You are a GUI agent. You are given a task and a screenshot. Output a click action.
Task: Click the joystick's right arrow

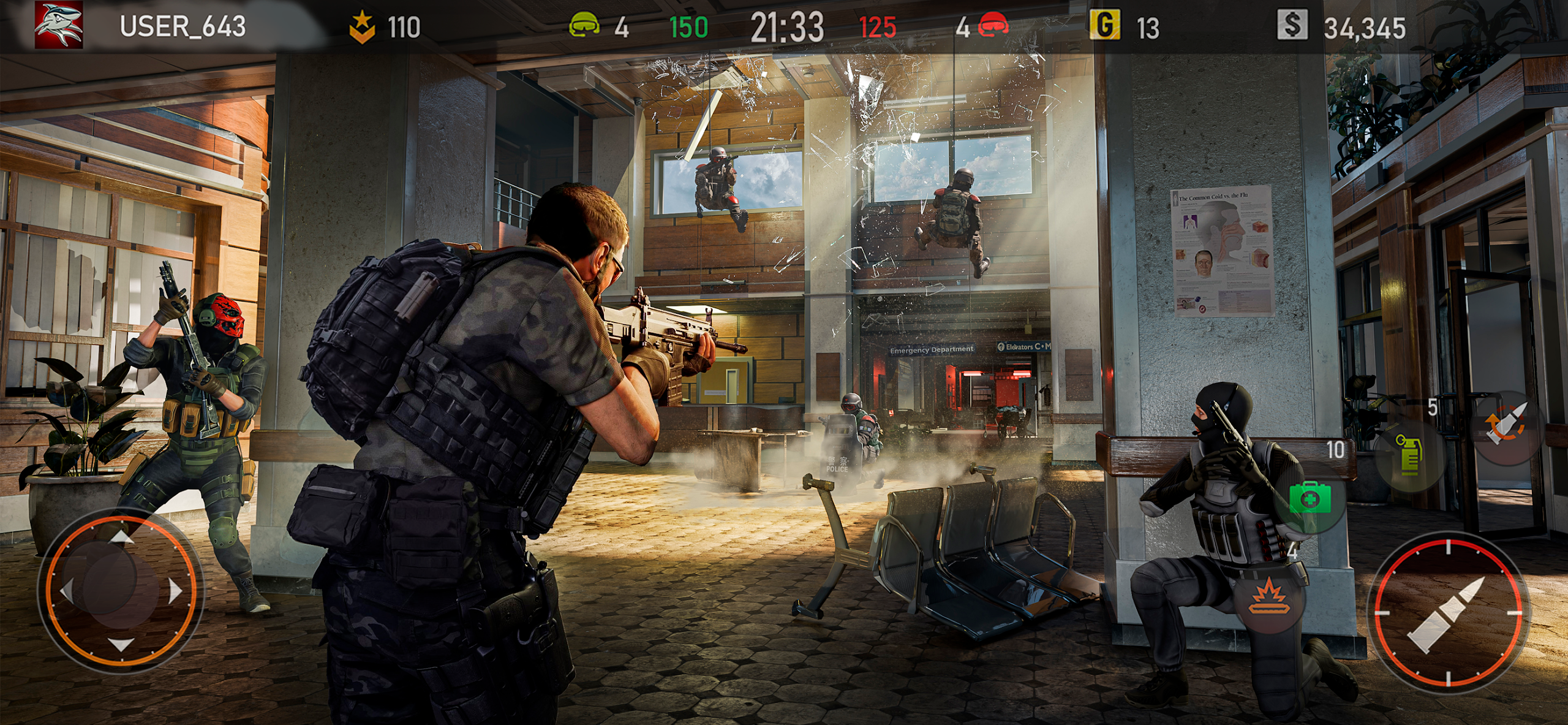tap(176, 591)
